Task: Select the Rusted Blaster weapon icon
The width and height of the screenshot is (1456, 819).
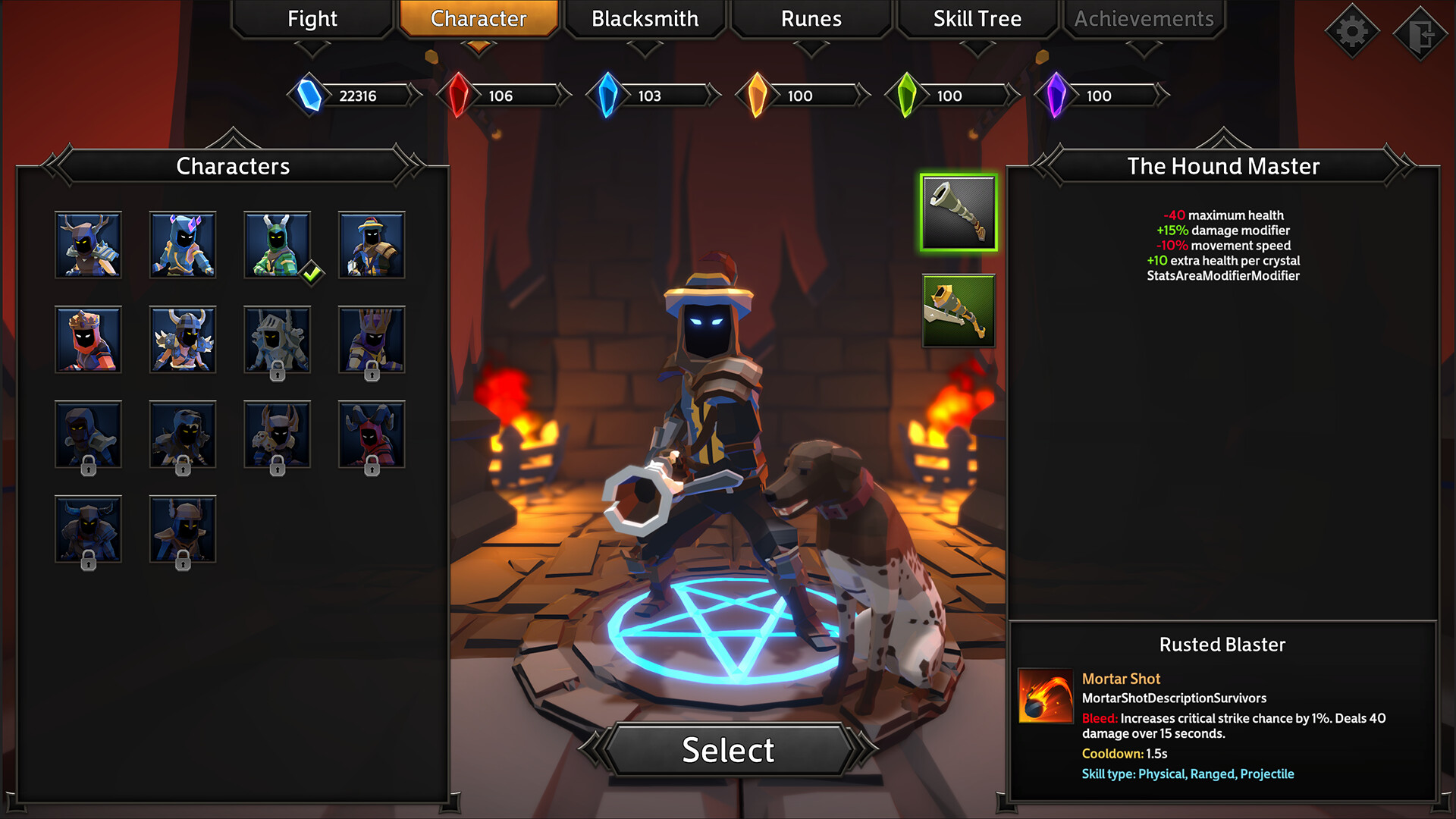Action: click(959, 212)
